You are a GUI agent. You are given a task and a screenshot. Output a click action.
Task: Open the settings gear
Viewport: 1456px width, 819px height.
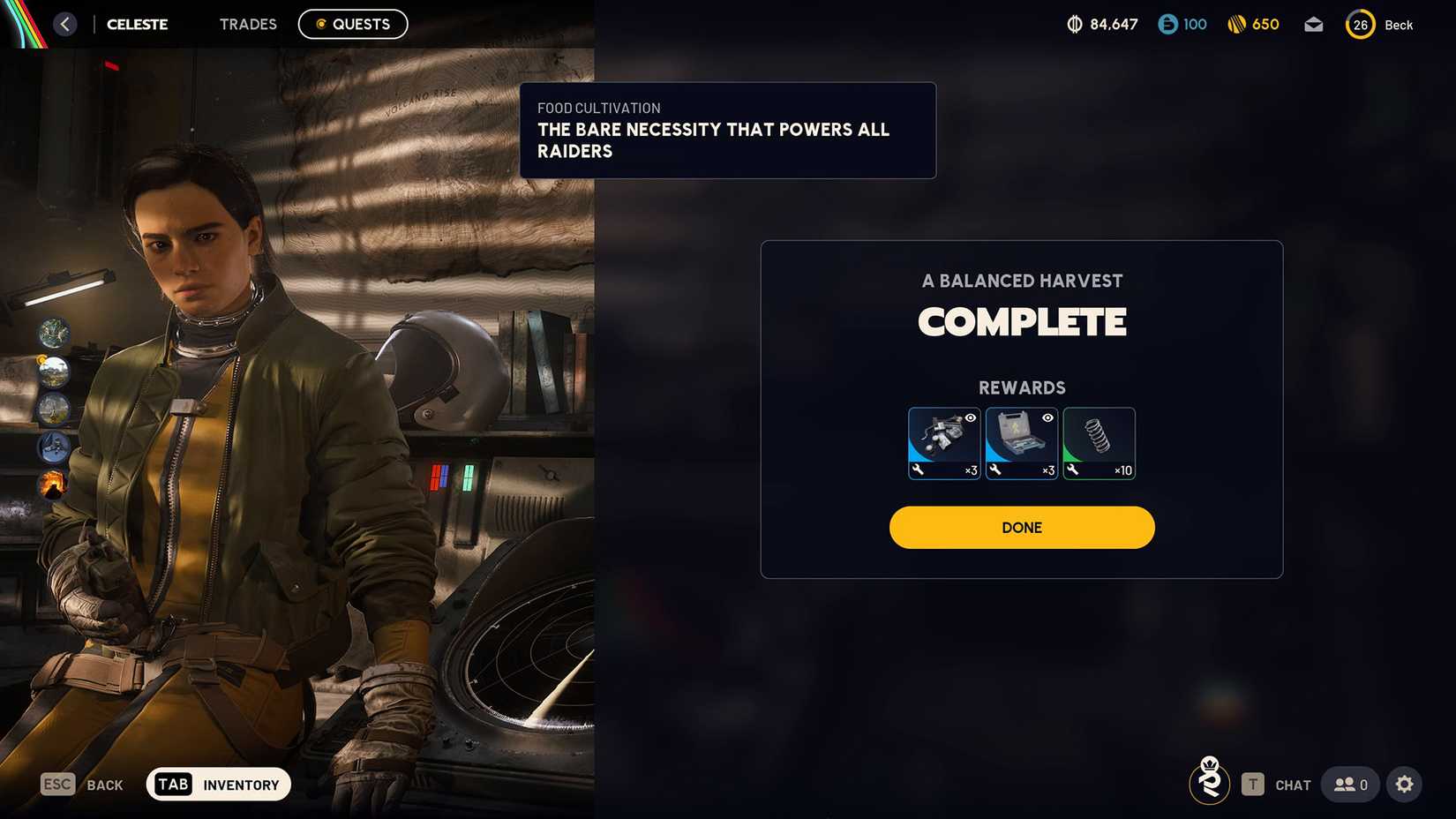1404,785
